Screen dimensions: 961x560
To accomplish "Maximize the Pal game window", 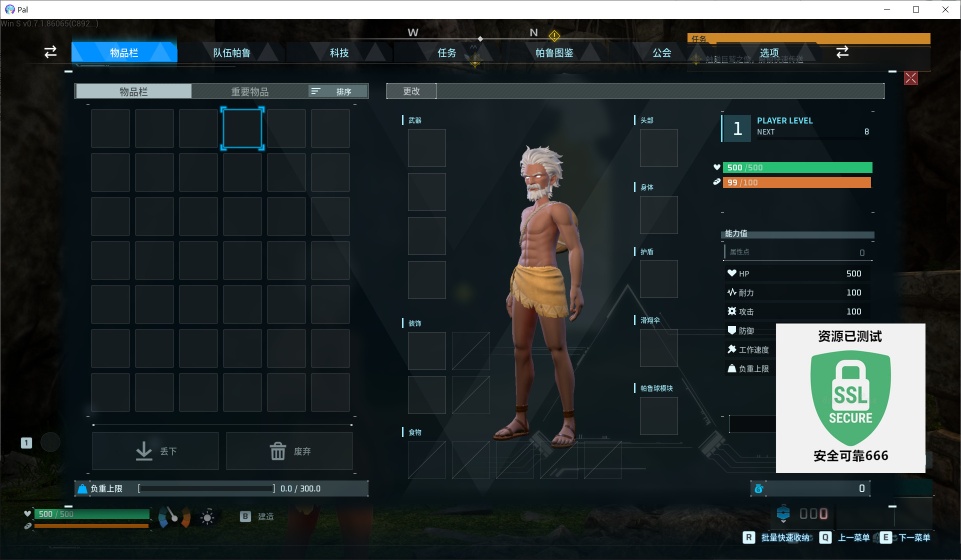I will click(x=916, y=9).
